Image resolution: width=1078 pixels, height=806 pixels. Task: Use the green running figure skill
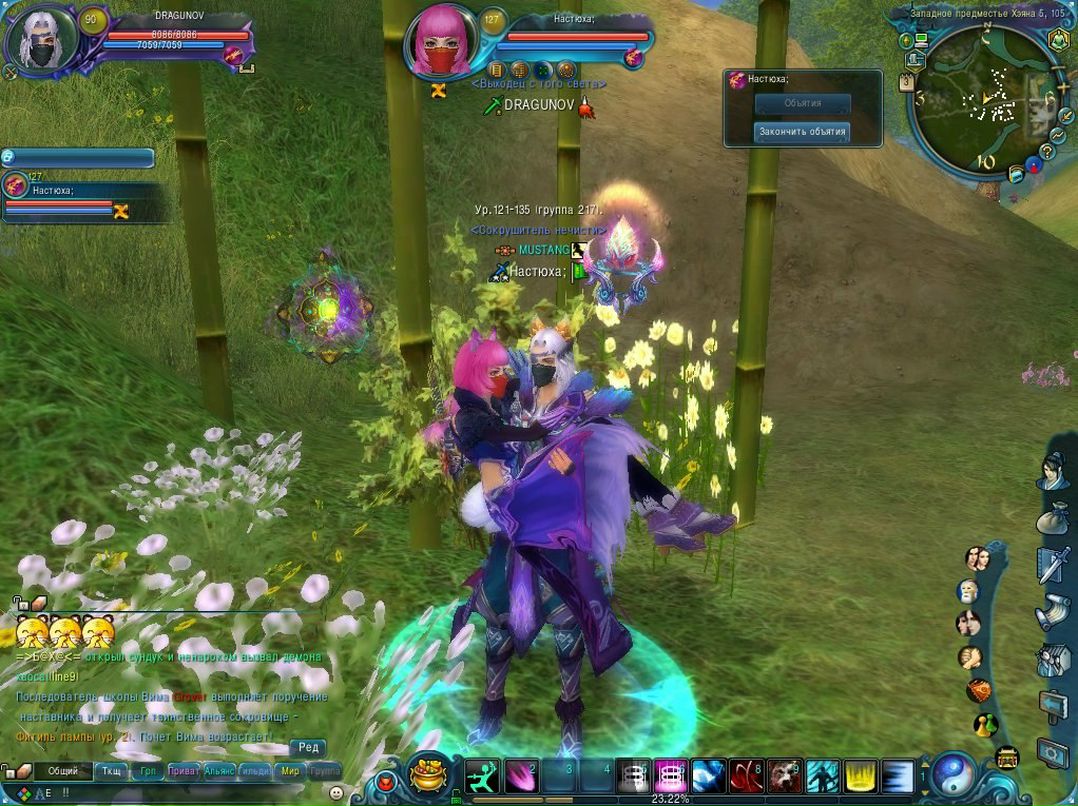(481, 777)
